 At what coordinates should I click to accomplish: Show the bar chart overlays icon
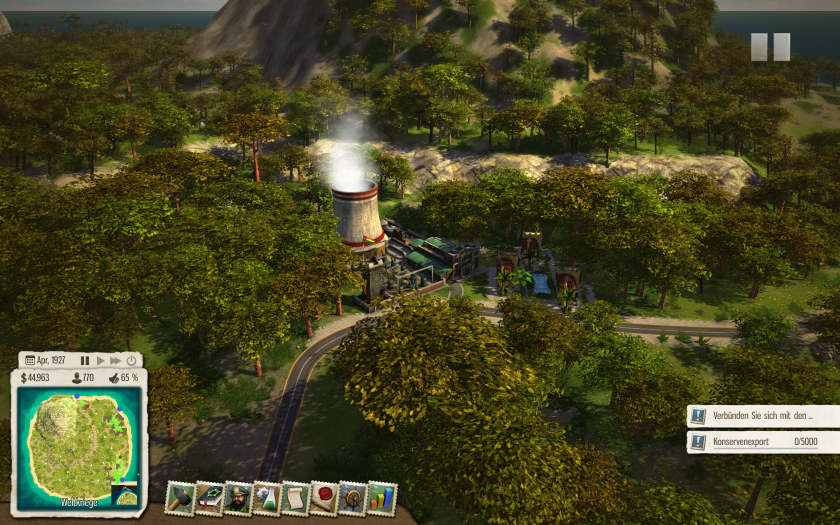pyautogui.click(x=381, y=497)
